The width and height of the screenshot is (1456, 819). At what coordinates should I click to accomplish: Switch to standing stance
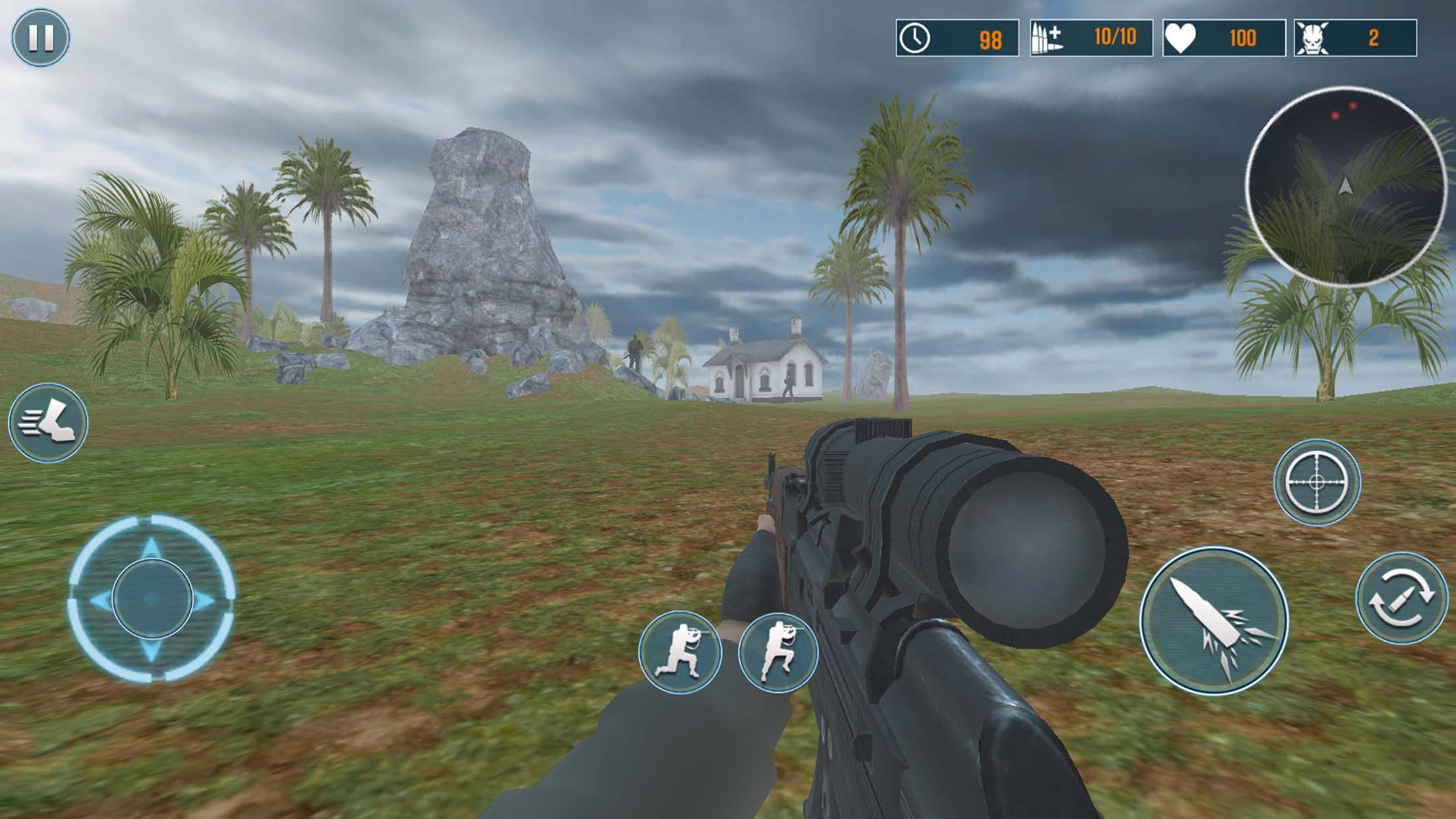[x=778, y=653]
